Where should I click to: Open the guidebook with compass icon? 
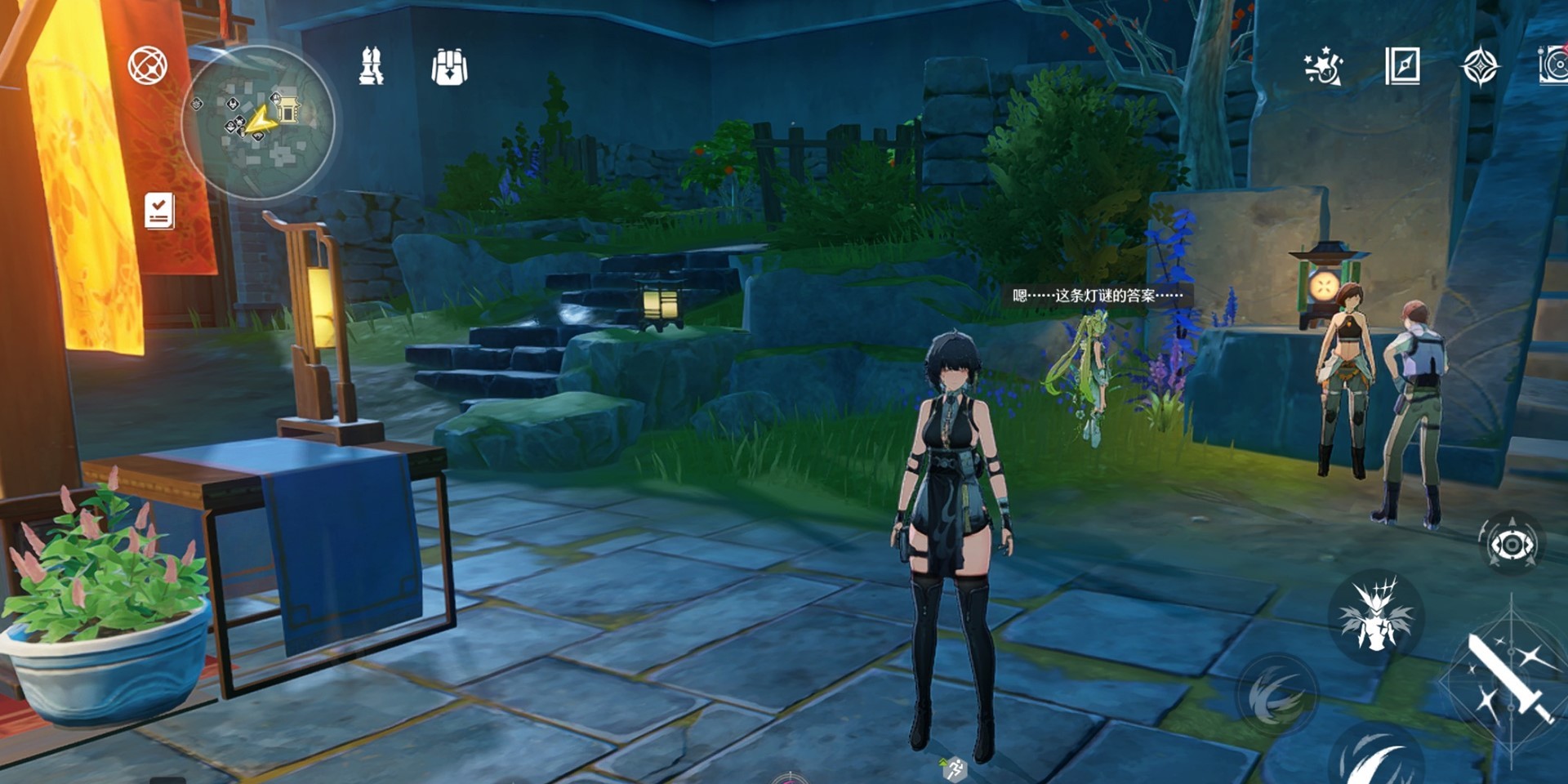tap(1402, 66)
